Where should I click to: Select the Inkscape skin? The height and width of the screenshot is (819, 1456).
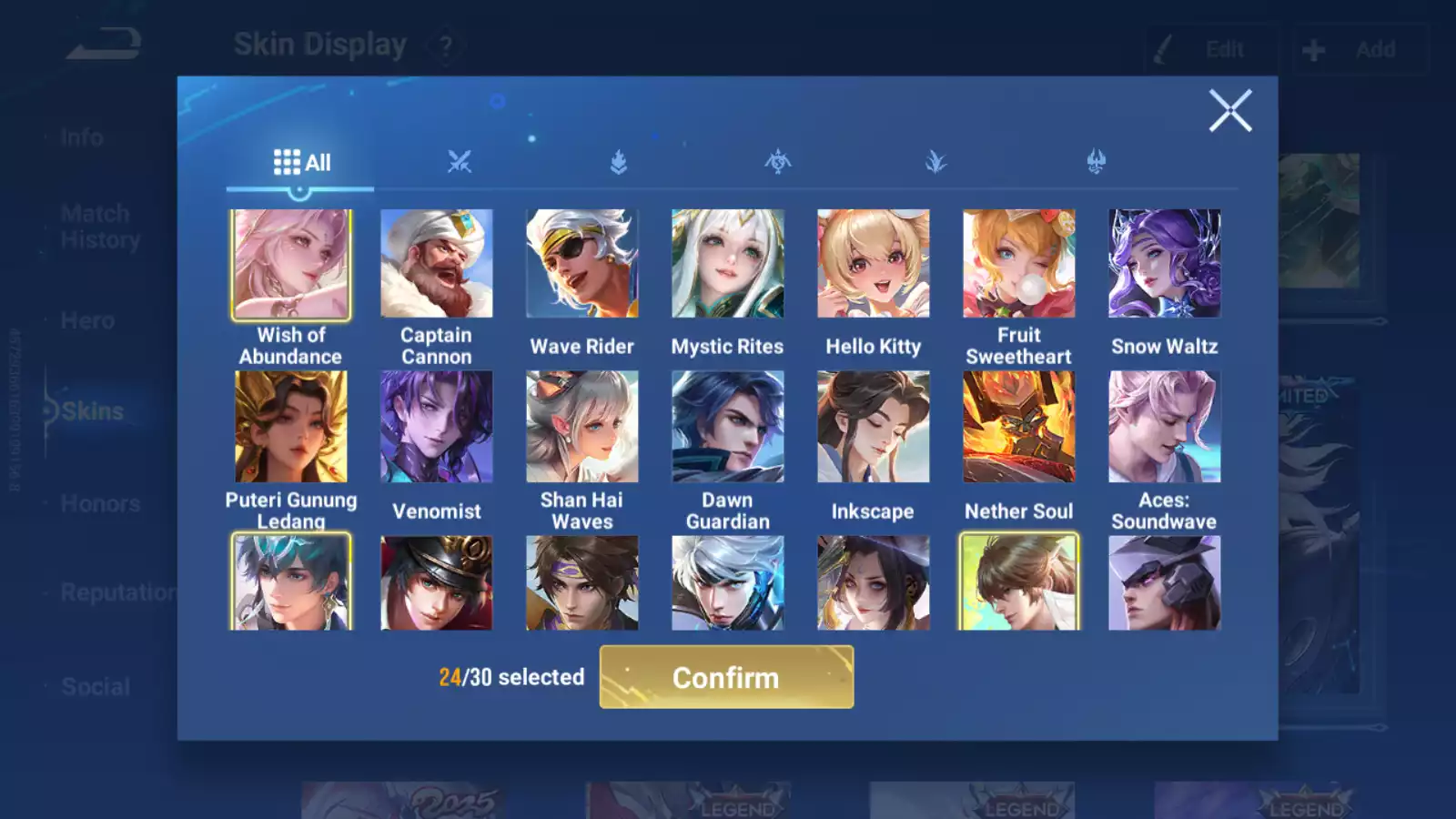pos(874,427)
